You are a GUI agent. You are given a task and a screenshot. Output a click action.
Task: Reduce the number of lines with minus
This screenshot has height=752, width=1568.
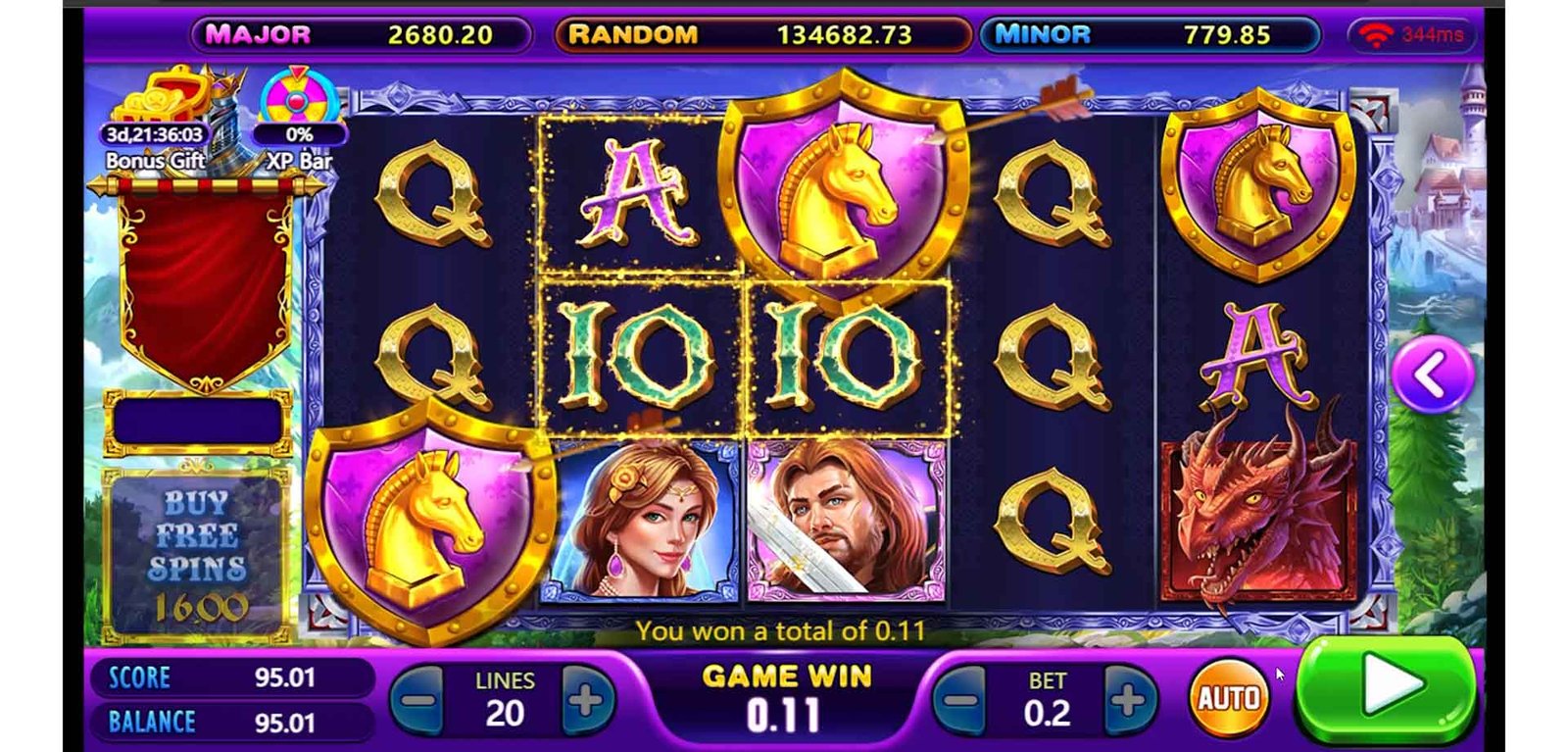(420, 699)
